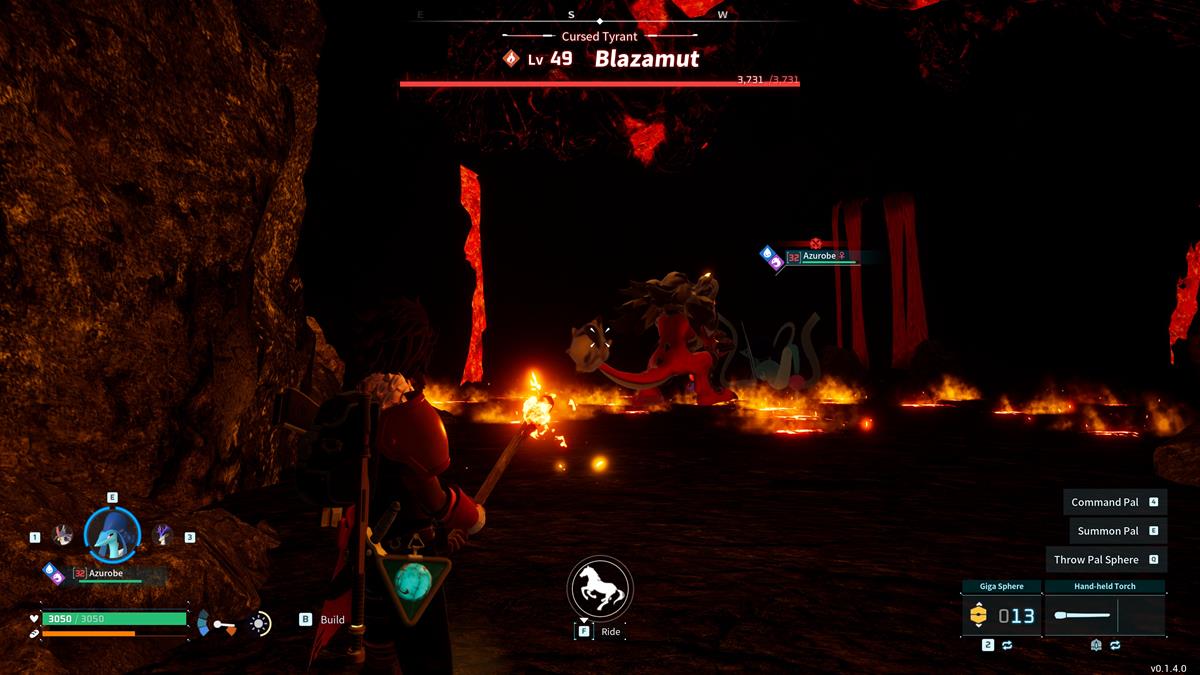Image resolution: width=1200 pixels, height=675 pixels.
Task: Click the sun time-of-day icon
Action: pyautogui.click(x=260, y=623)
